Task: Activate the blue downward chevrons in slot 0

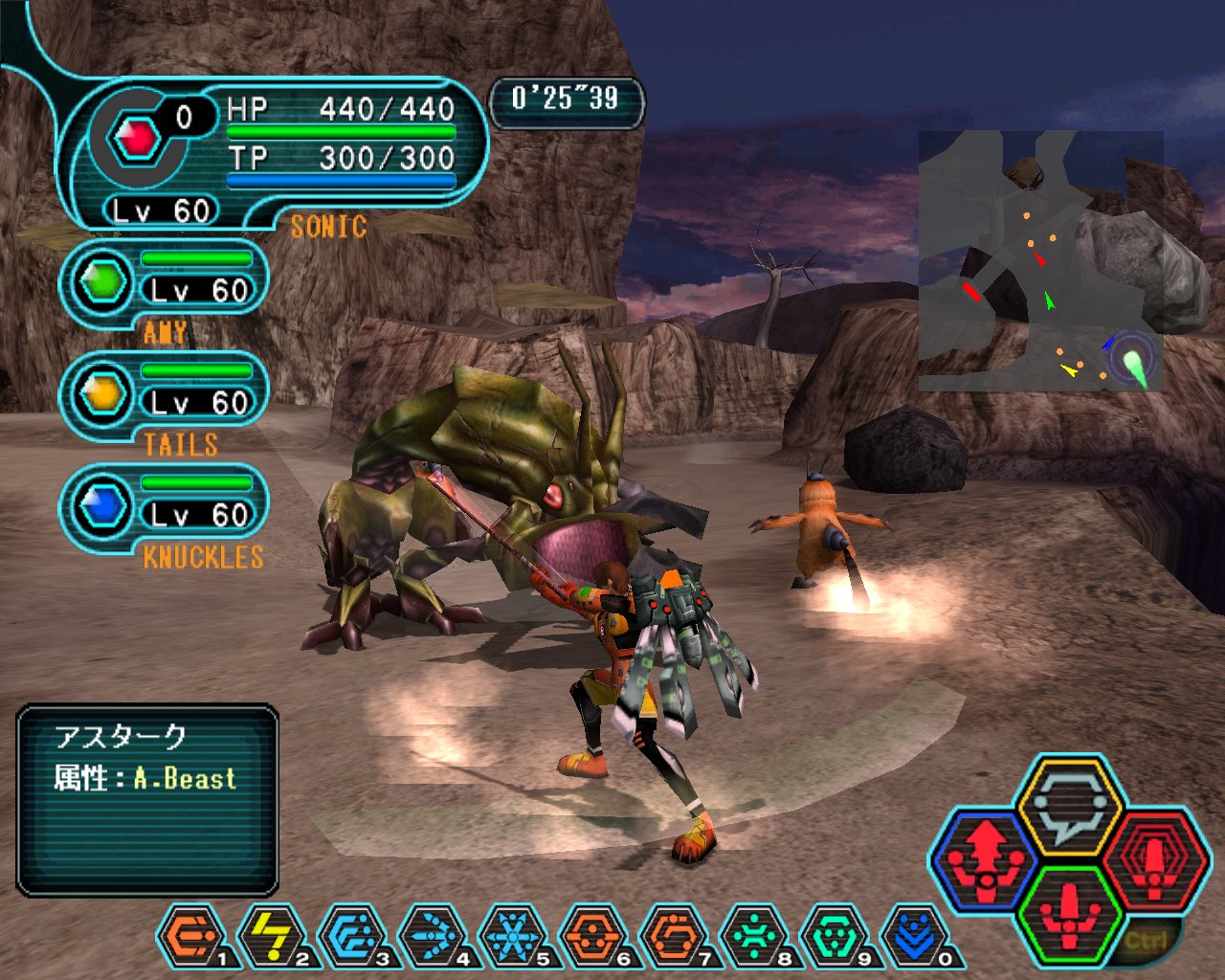Action: [916, 935]
